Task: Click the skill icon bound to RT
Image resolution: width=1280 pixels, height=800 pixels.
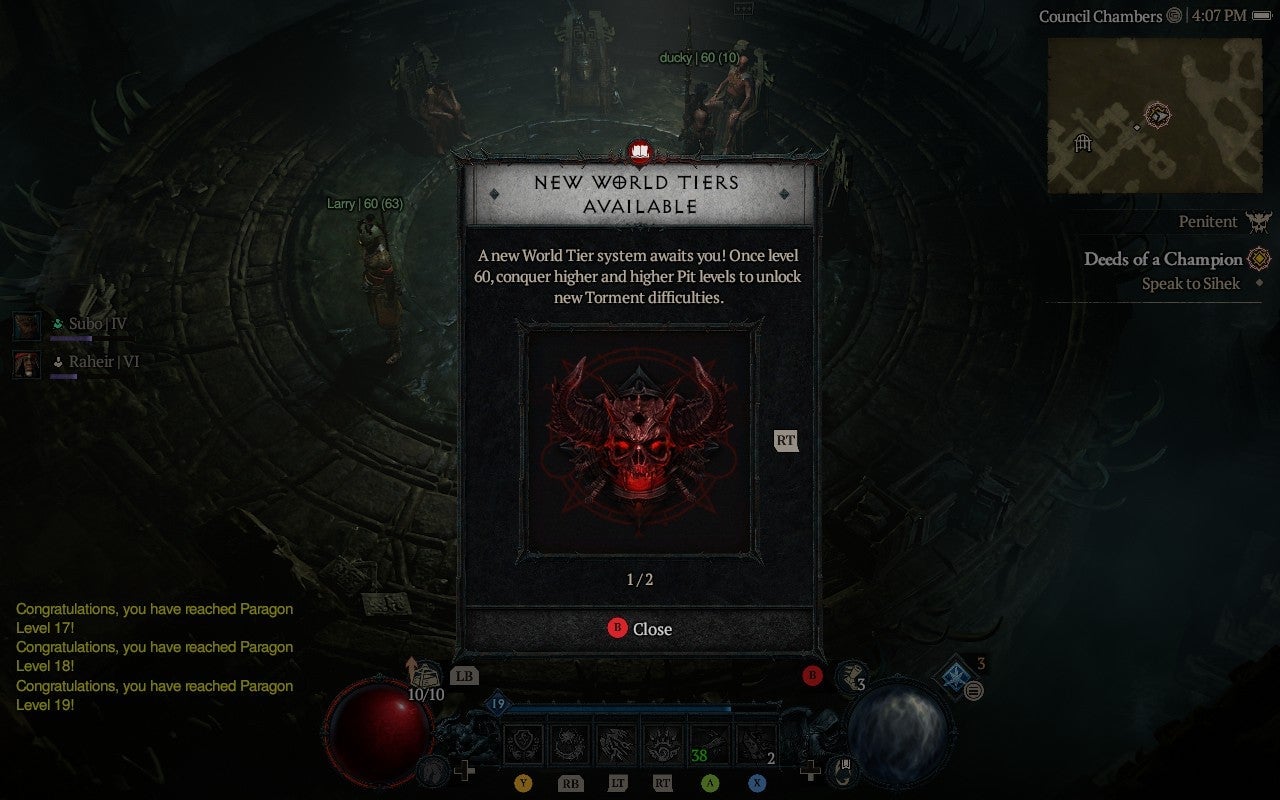Action: (x=665, y=743)
